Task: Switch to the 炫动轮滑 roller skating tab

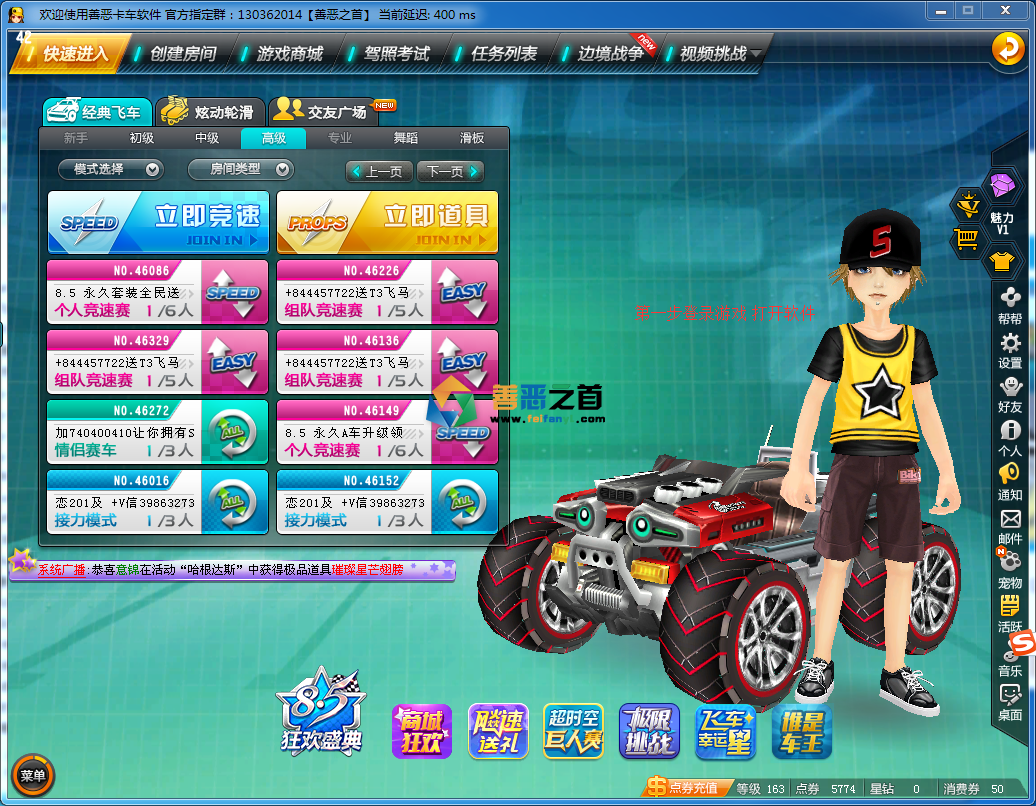Action: (x=211, y=112)
